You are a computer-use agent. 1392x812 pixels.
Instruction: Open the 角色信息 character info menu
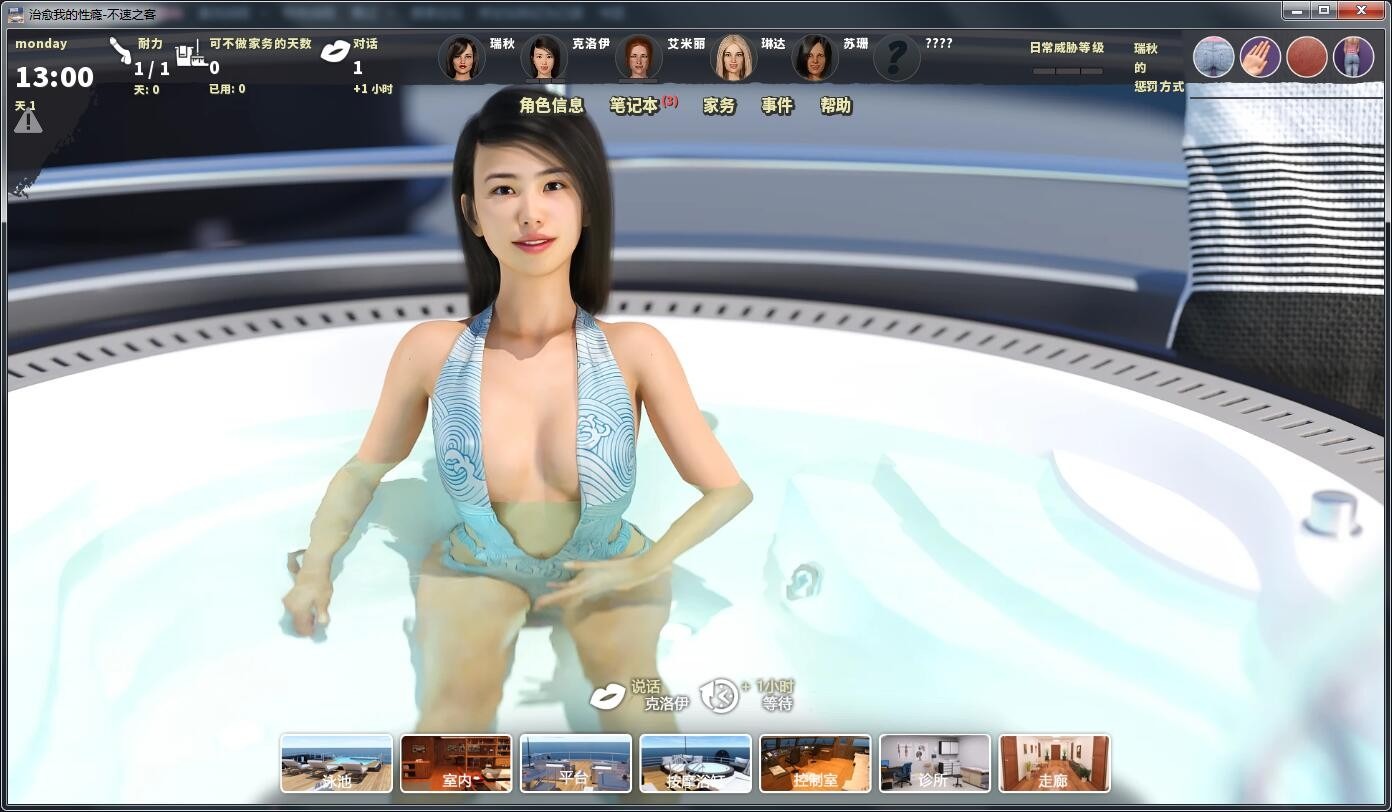(551, 106)
